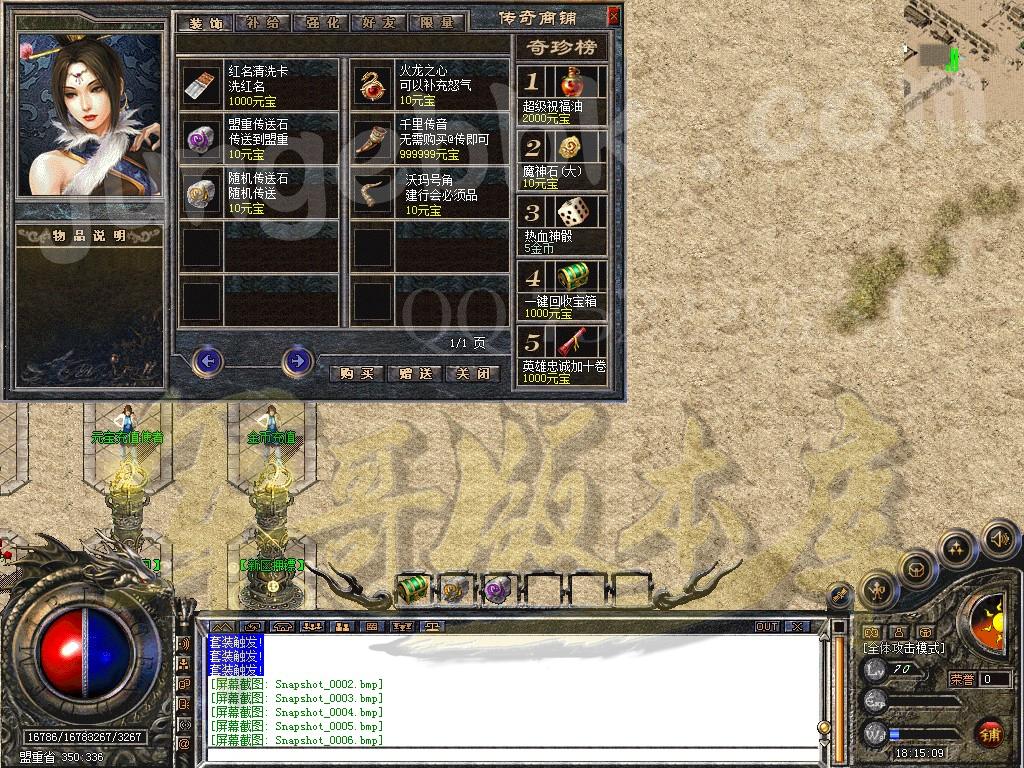Choose the 沃玛号角 item

(374, 195)
